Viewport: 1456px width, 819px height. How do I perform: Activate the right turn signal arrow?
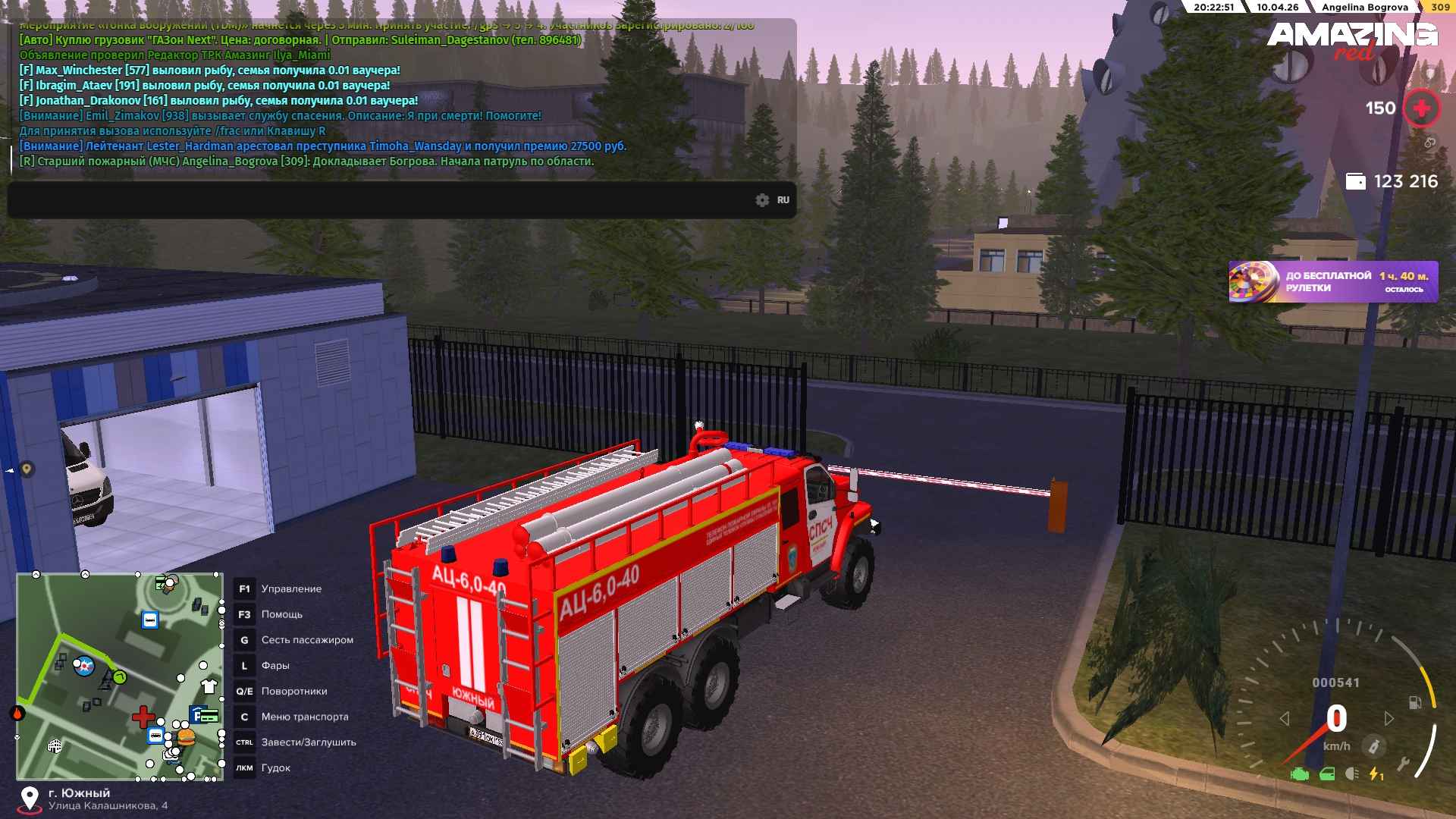point(1389,718)
